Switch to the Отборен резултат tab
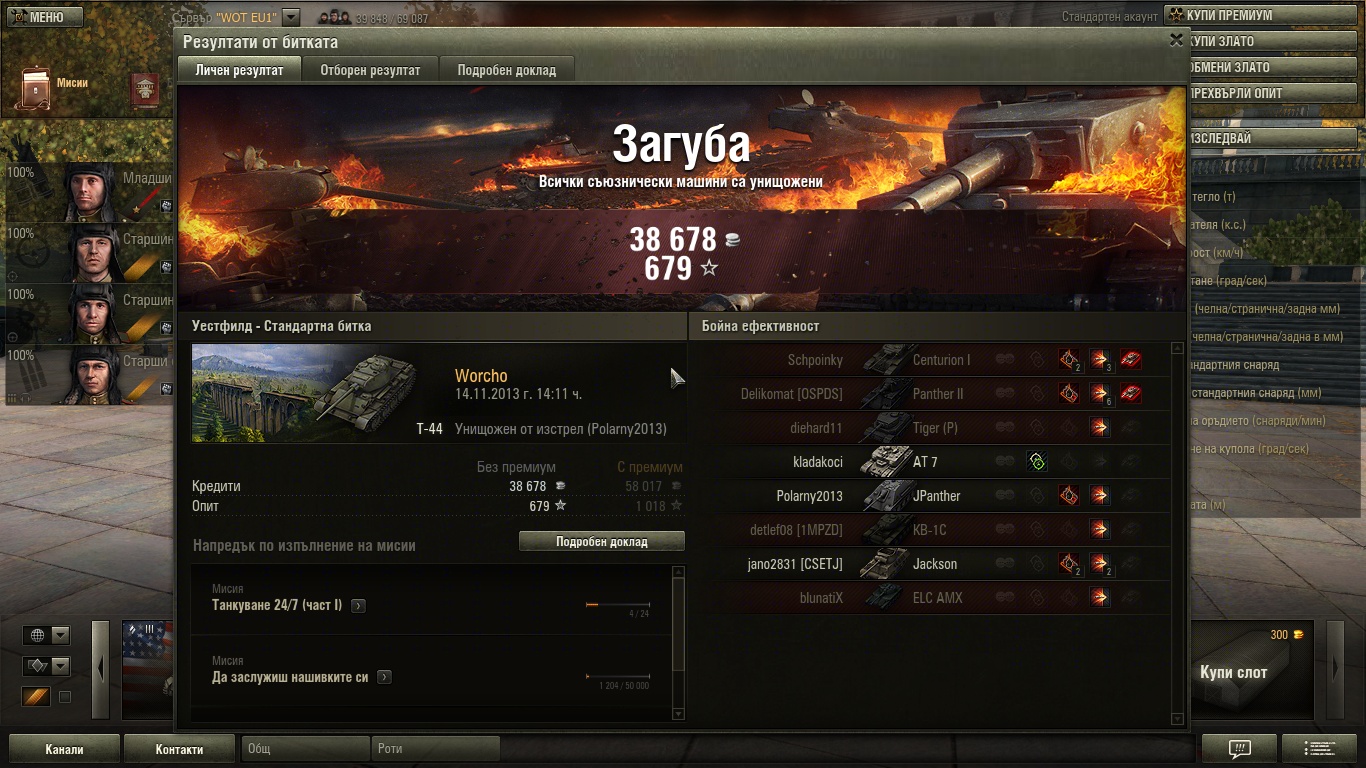 tap(370, 70)
